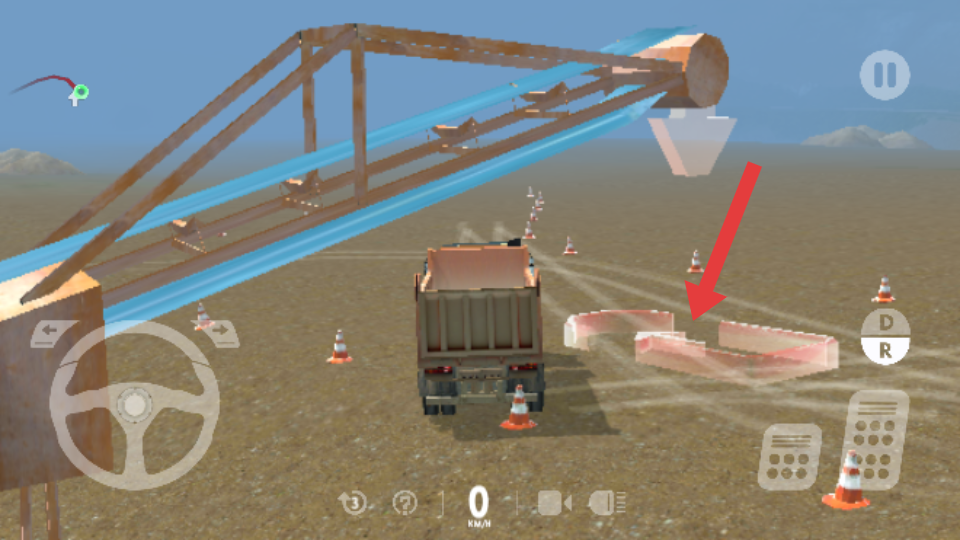Tap the right turn signal arrow

click(222, 332)
